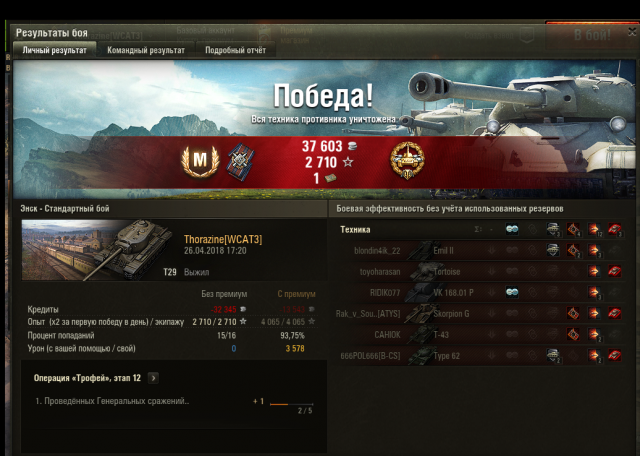
Task: Switch to the Личный результат tab
Action: 55,49
